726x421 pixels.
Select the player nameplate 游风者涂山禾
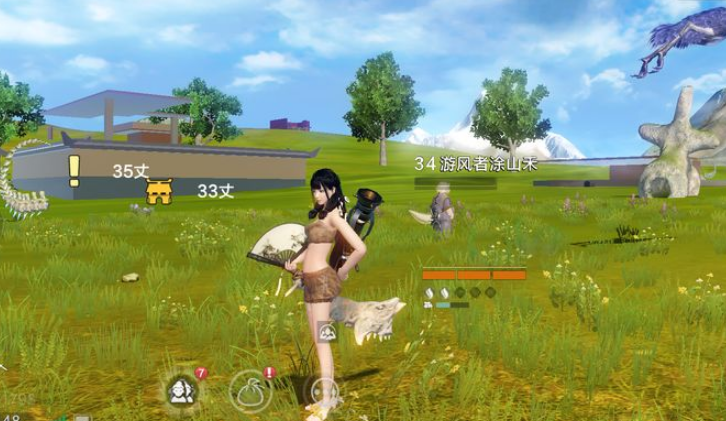pos(475,164)
